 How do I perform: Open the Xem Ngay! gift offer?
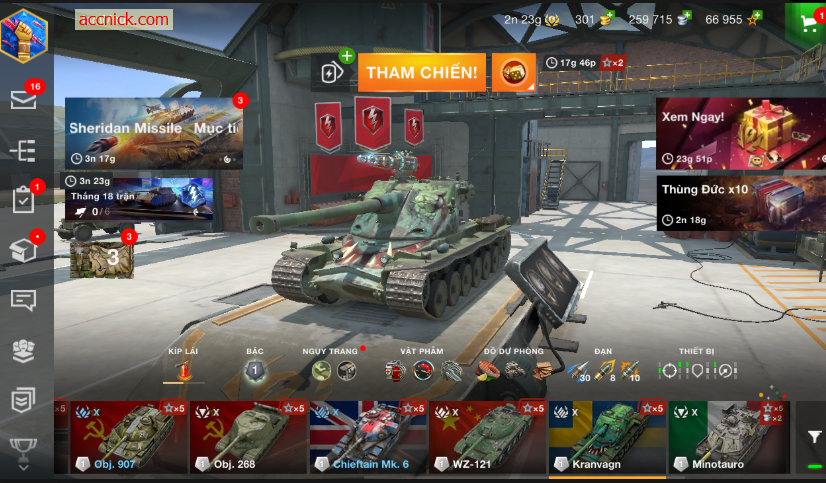tap(740, 132)
